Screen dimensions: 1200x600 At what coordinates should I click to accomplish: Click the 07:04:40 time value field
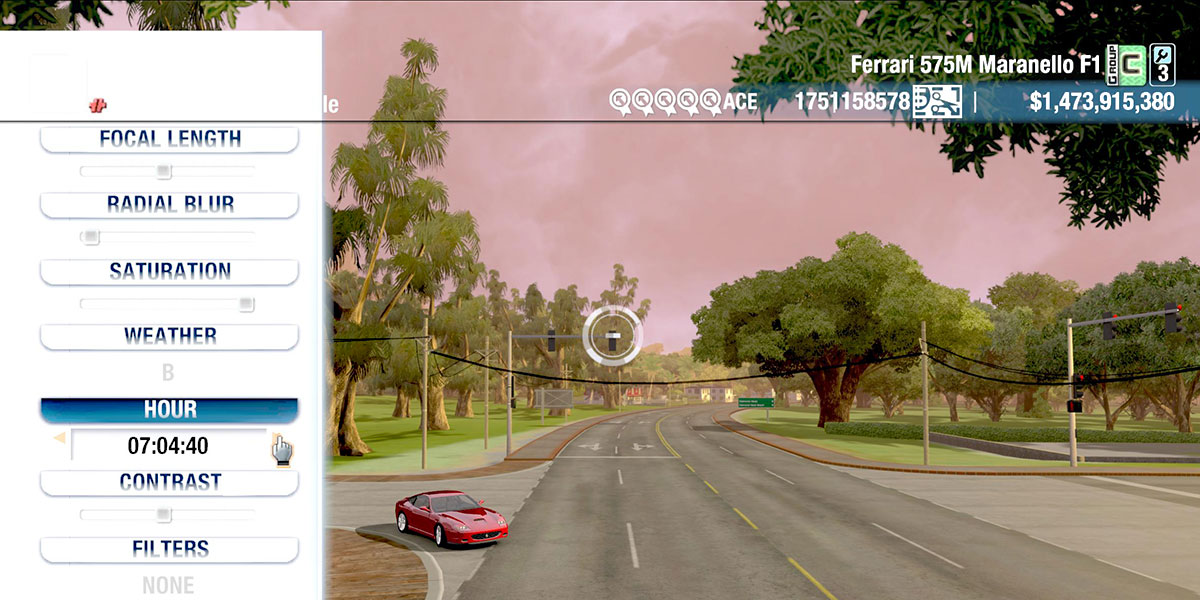pos(168,446)
